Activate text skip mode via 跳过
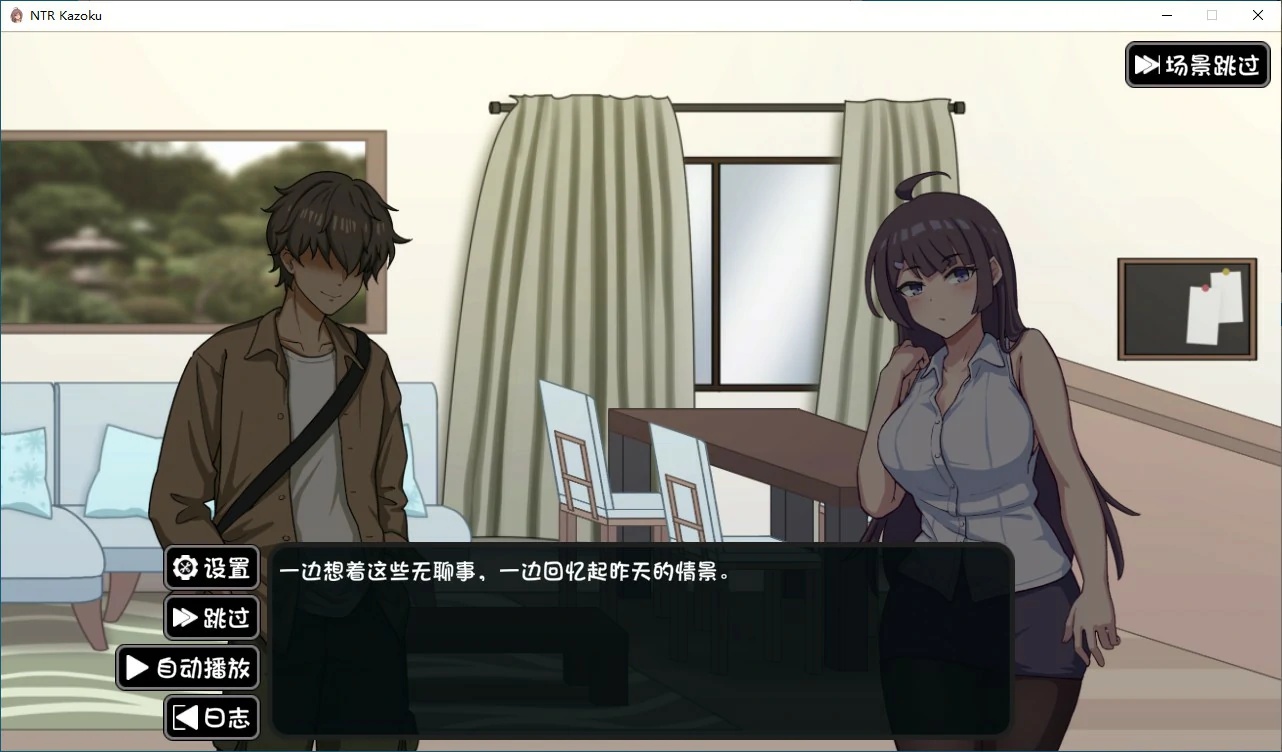This screenshot has height=752, width=1282. click(211, 617)
